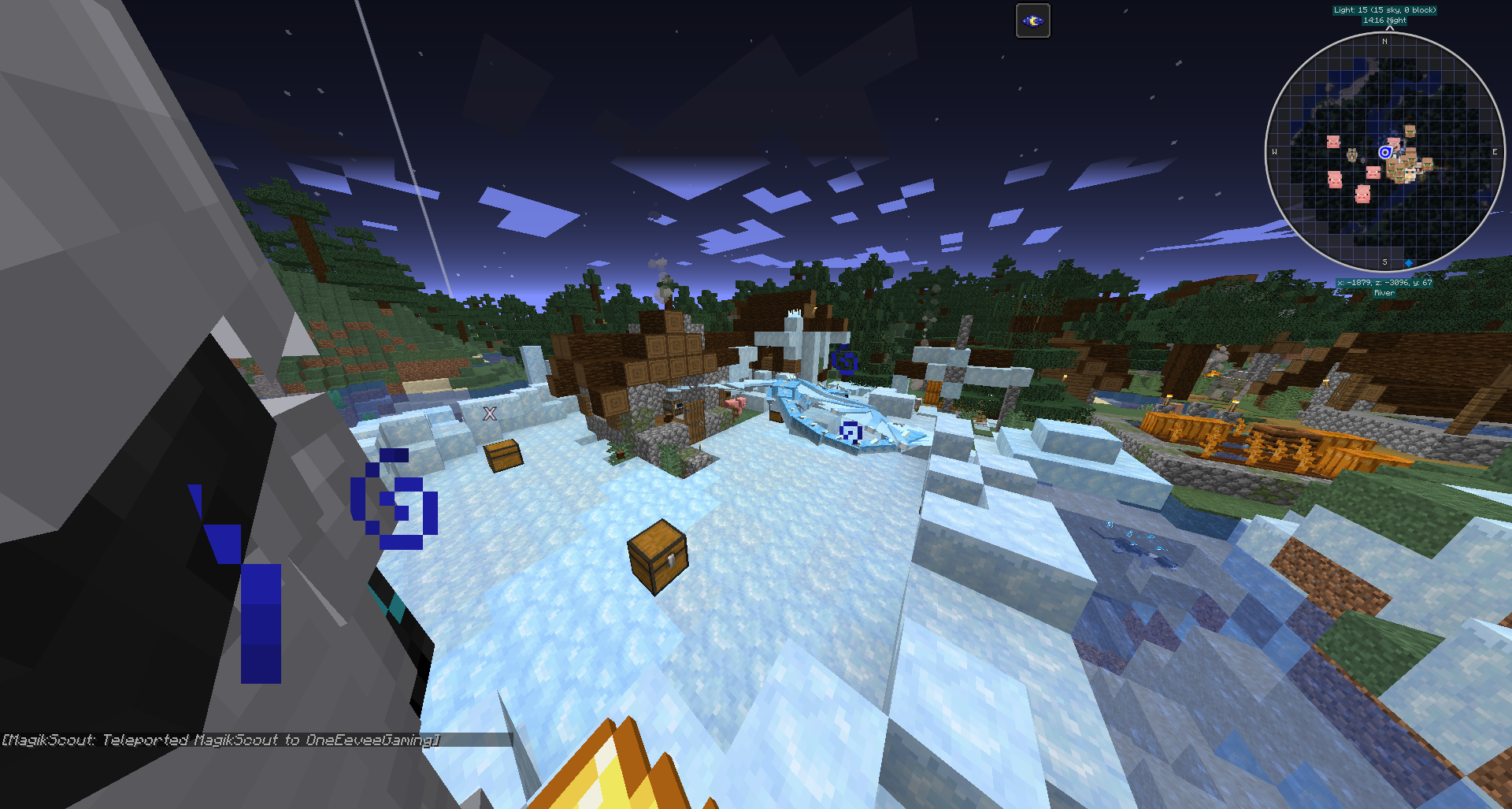1512x809 pixels.
Task: Click the night effect icon at top center
Action: (1032, 21)
